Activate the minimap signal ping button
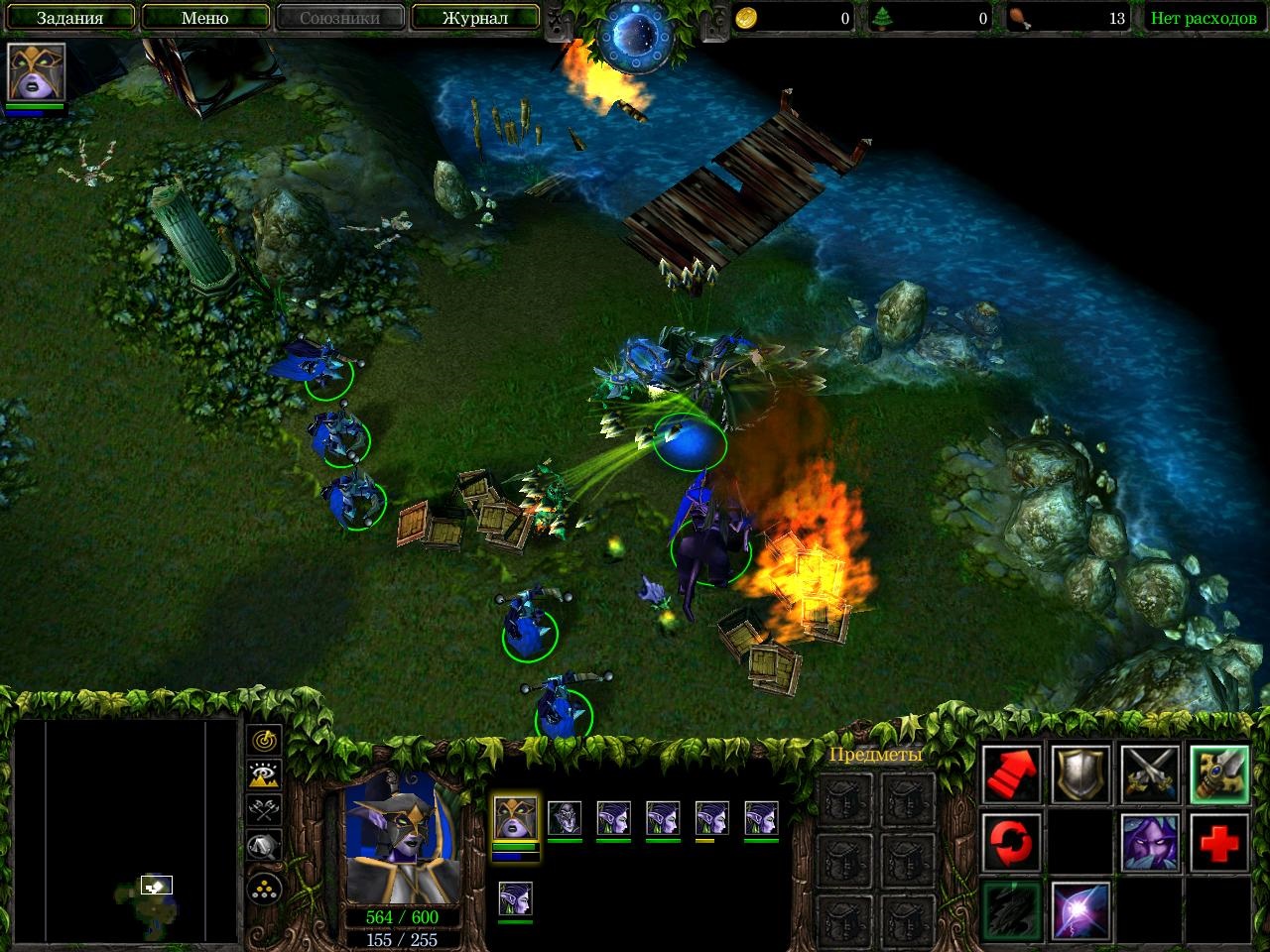This screenshot has width=1270, height=952. (264, 740)
